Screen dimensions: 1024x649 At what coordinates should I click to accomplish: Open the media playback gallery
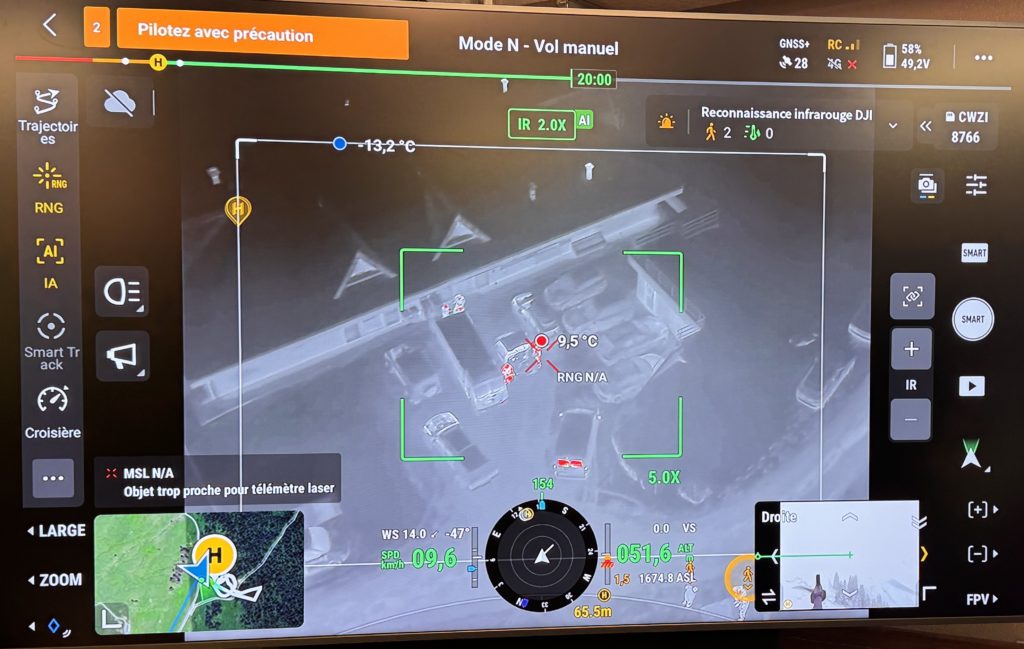[972, 386]
